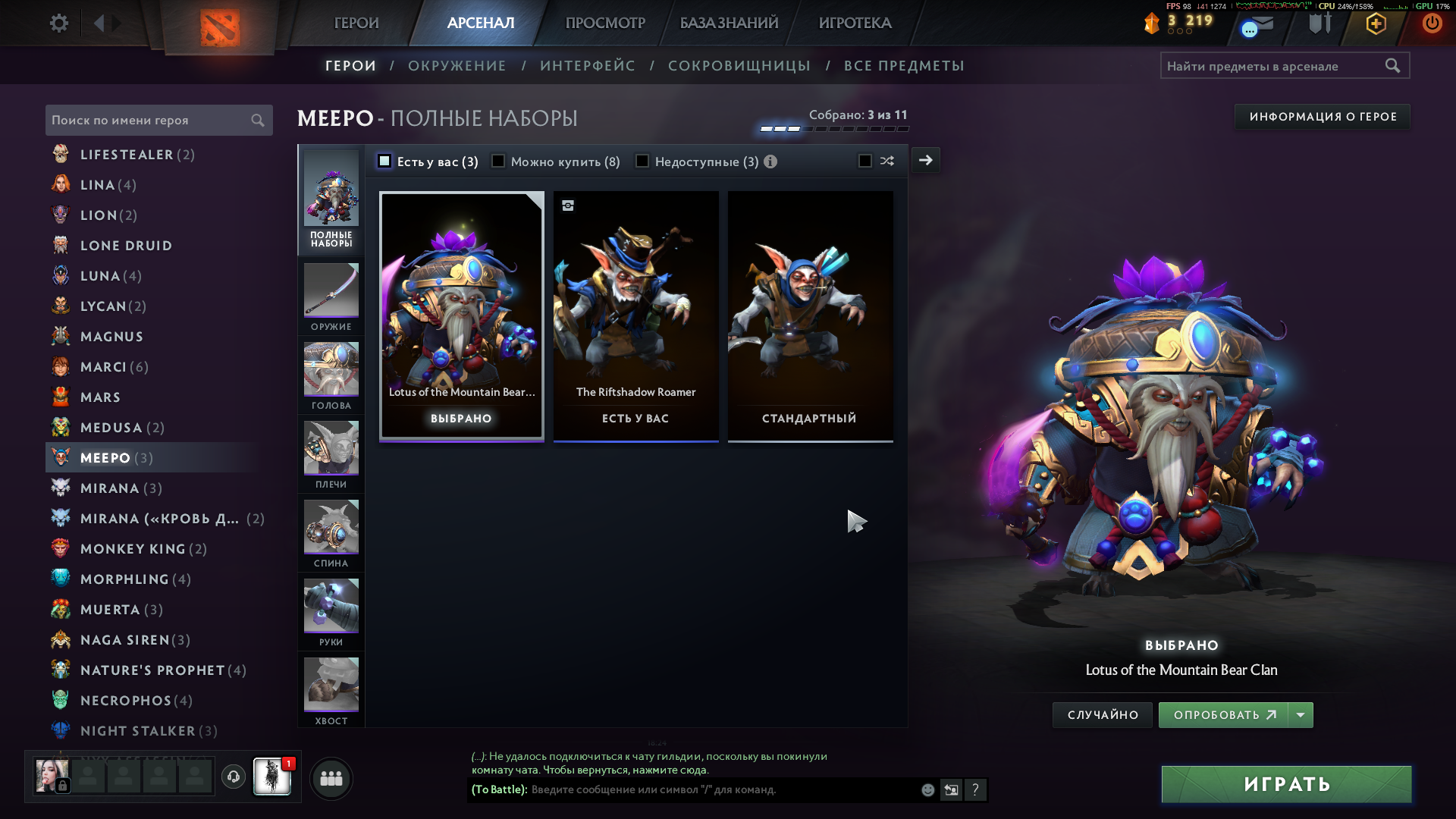Click the СЛУЧАЙНО random button
Image resolution: width=1456 pixels, height=819 pixels.
pos(1103,715)
